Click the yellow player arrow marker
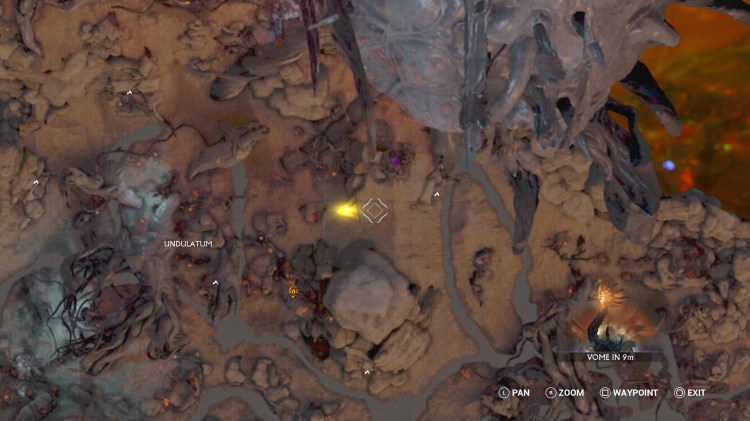The height and width of the screenshot is (421, 750). pyautogui.click(x=347, y=210)
